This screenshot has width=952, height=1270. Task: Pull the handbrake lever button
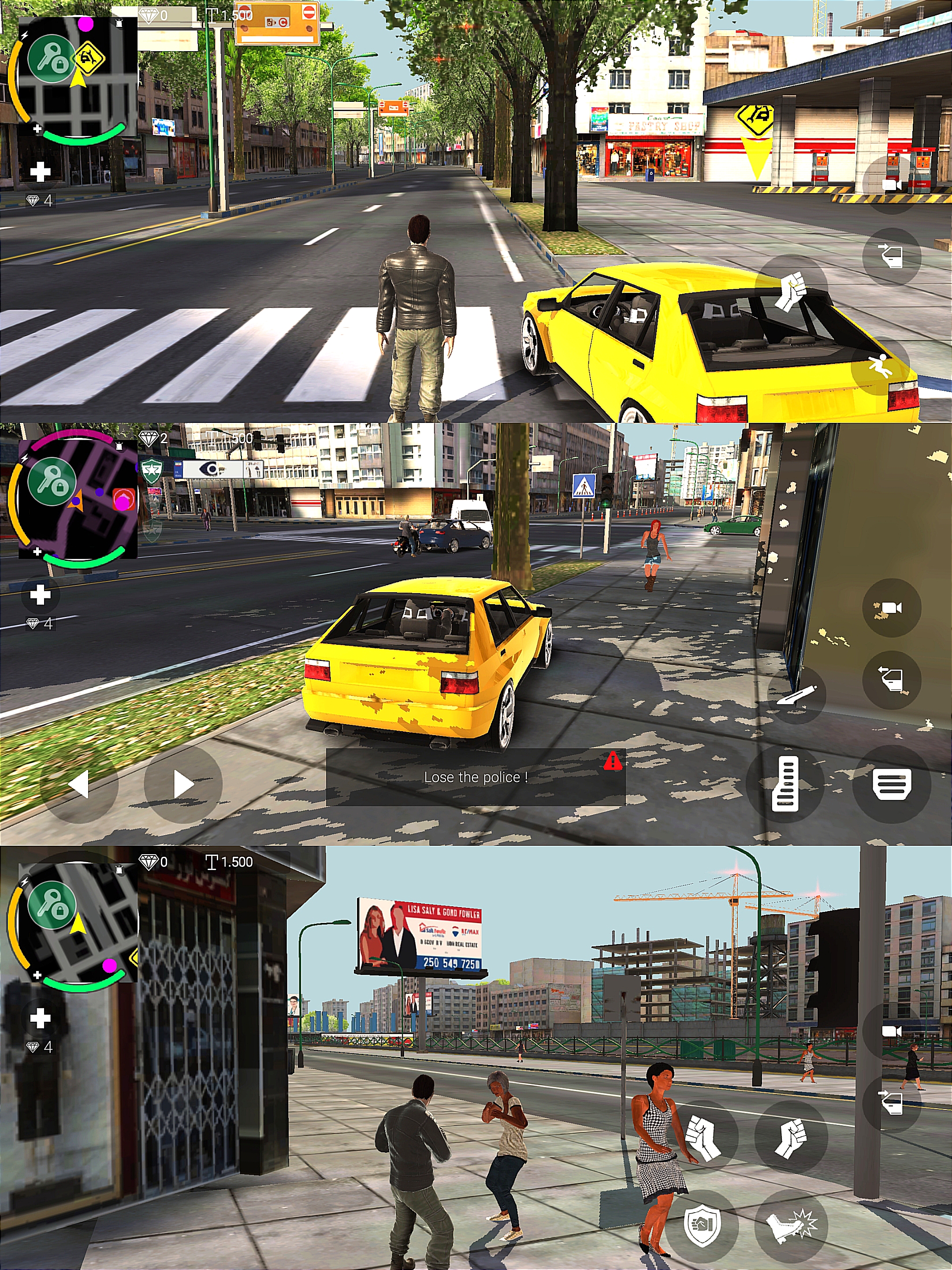pyautogui.click(x=796, y=695)
